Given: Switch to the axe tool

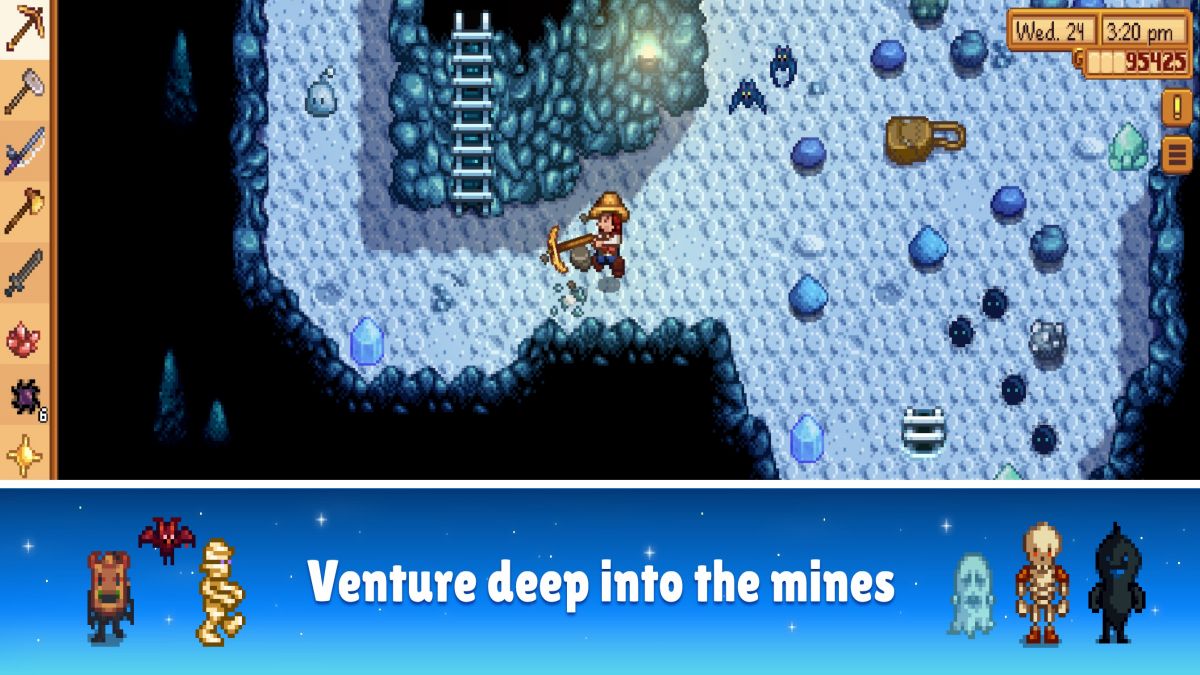Looking at the screenshot, I should (24, 212).
